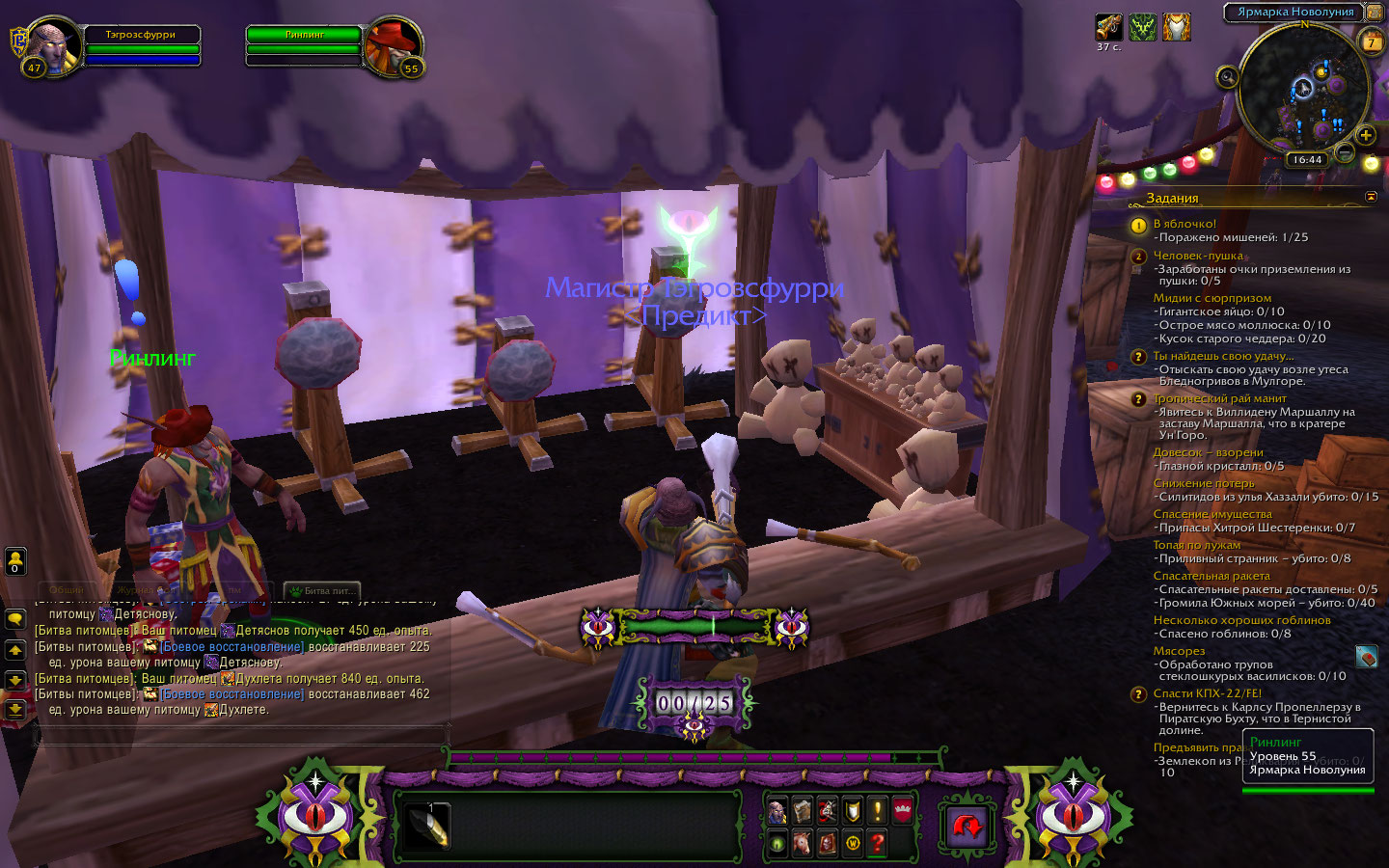The height and width of the screenshot is (868, 1389).
Task: Click the red arrow exit button
Action: (967, 826)
